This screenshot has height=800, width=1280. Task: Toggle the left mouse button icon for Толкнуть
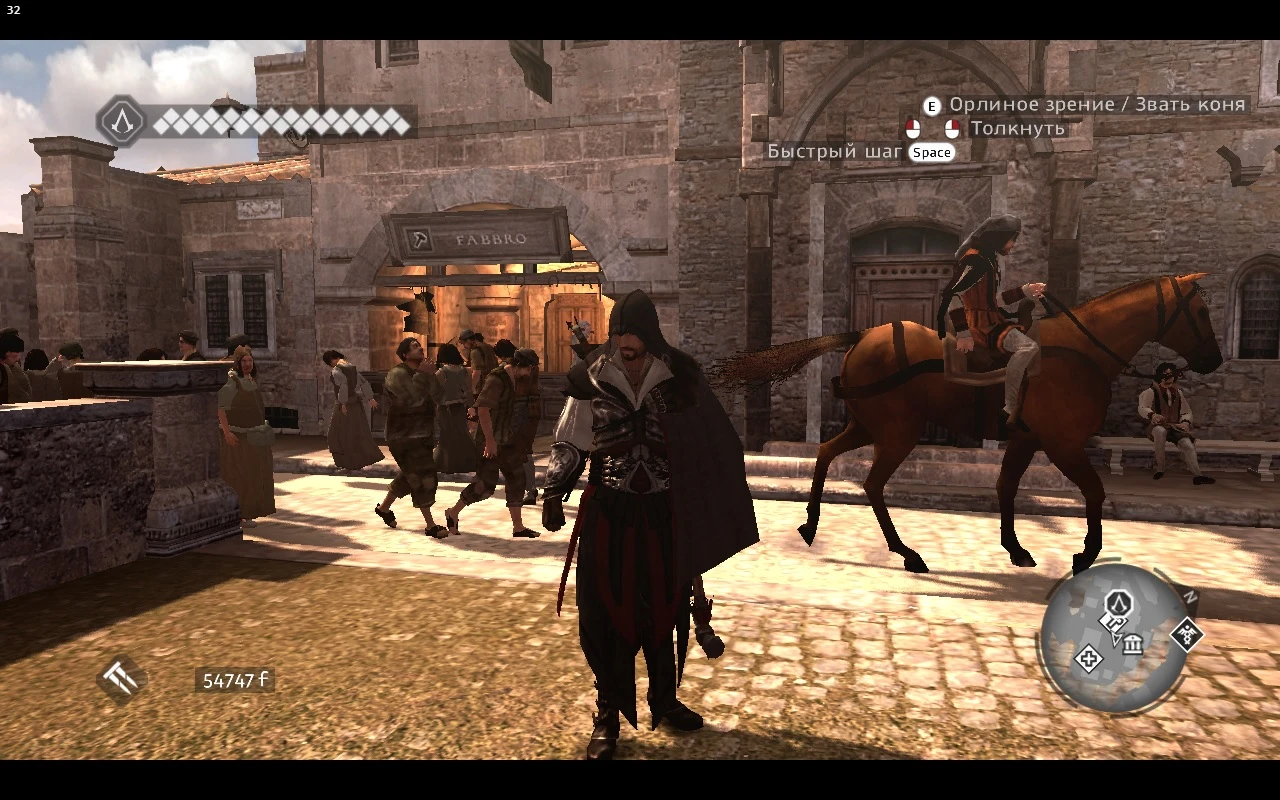[x=913, y=127]
